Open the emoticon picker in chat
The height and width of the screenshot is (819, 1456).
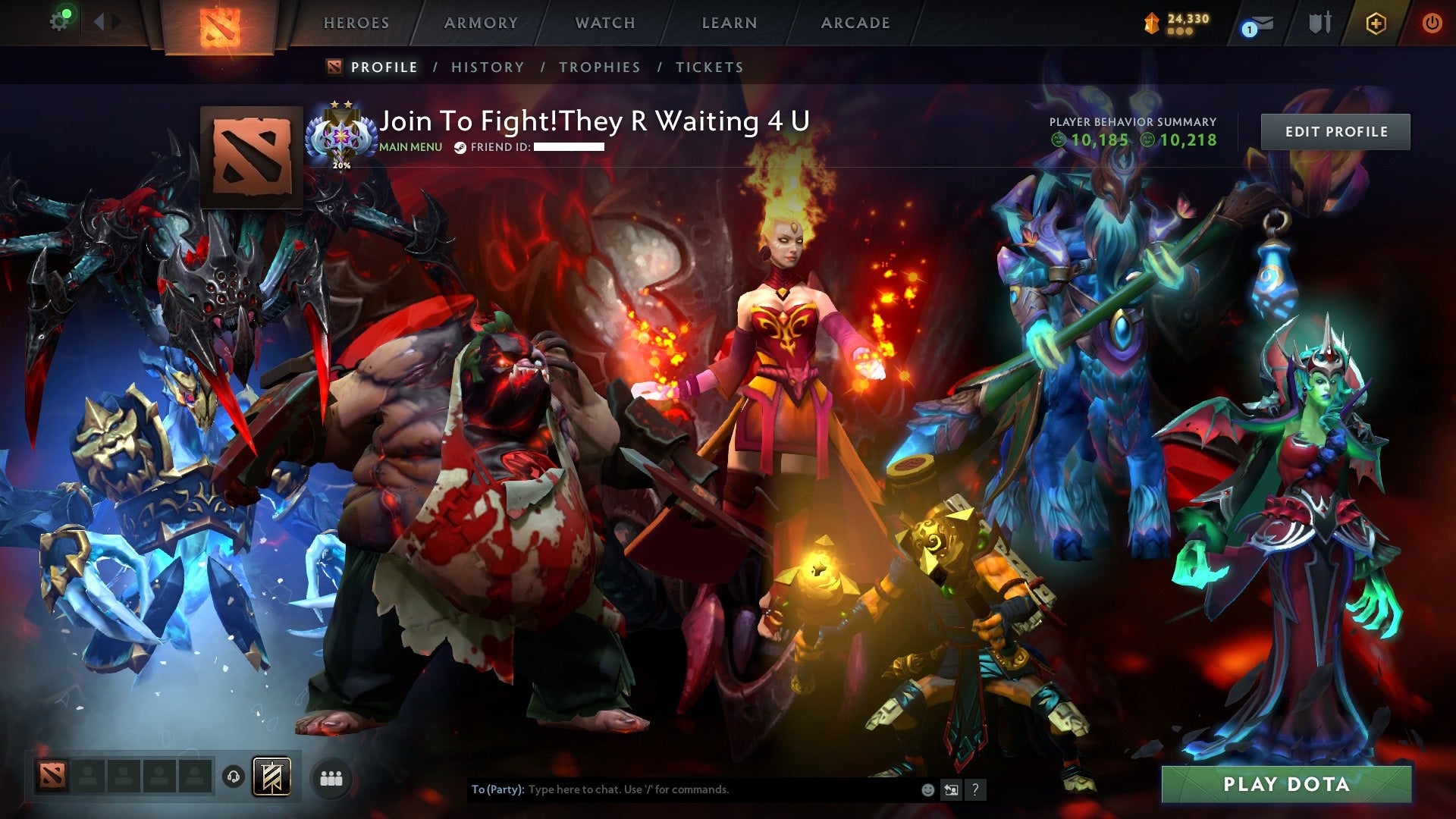[927, 789]
